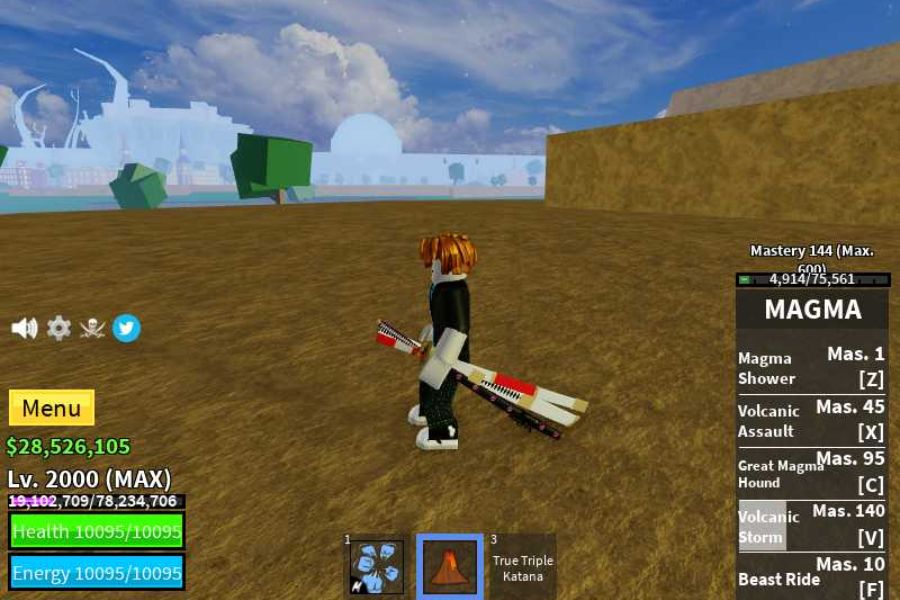Image resolution: width=900 pixels, height=600 pixels.
Task: Equip the True Triple Katana slot
Action: pos(522,567)
